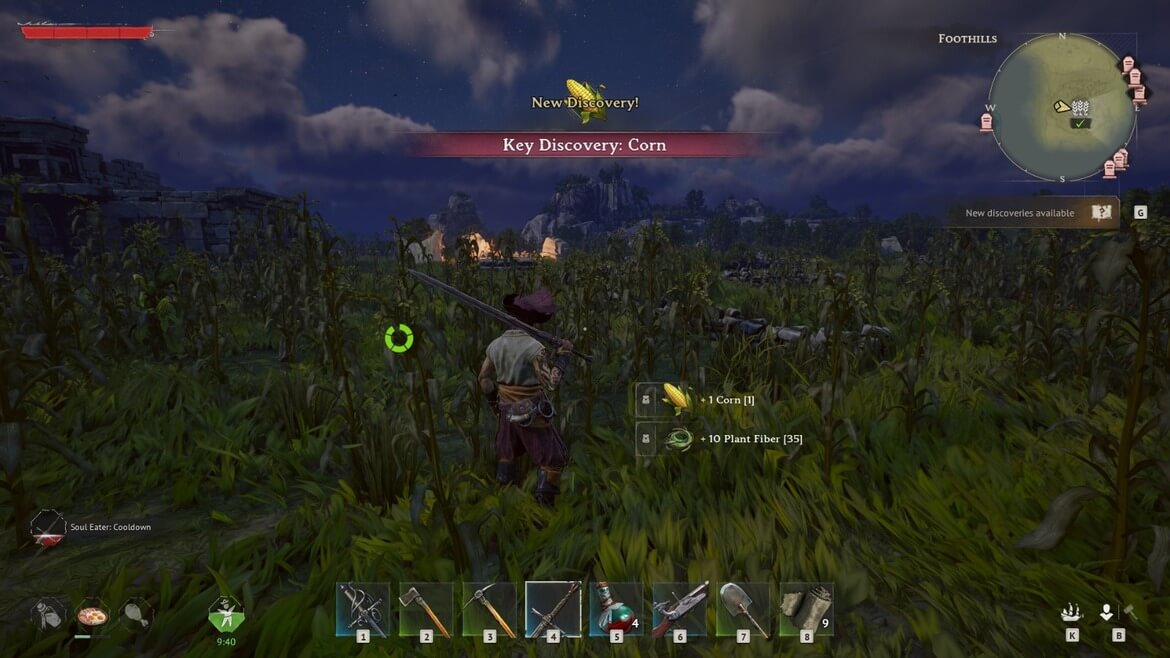Use the bandage slot with nine charges

[x=806, y=608]
